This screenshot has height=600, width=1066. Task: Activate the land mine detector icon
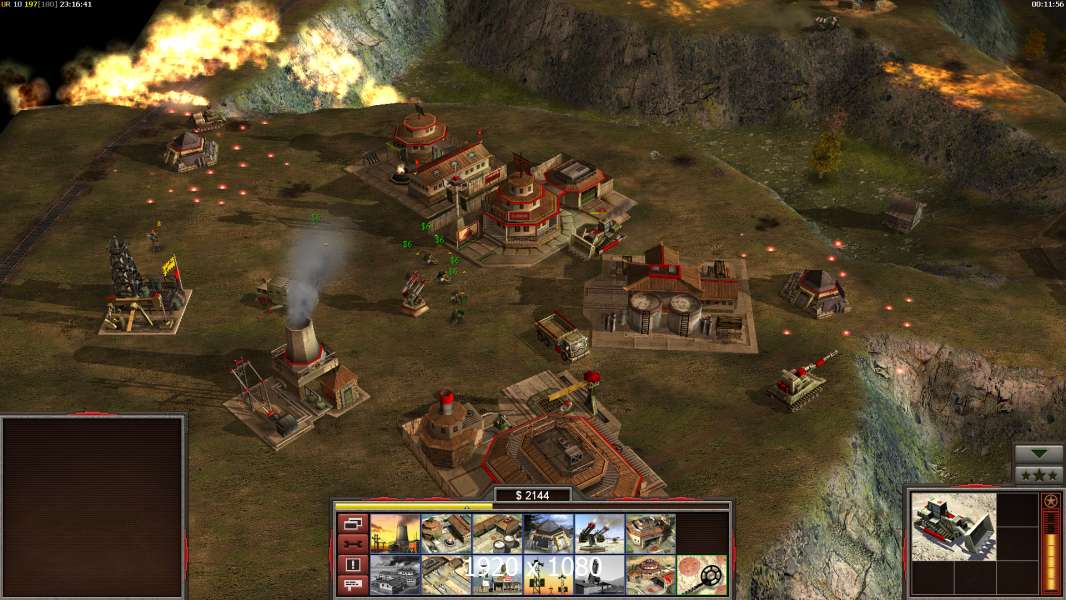[701, 575]
